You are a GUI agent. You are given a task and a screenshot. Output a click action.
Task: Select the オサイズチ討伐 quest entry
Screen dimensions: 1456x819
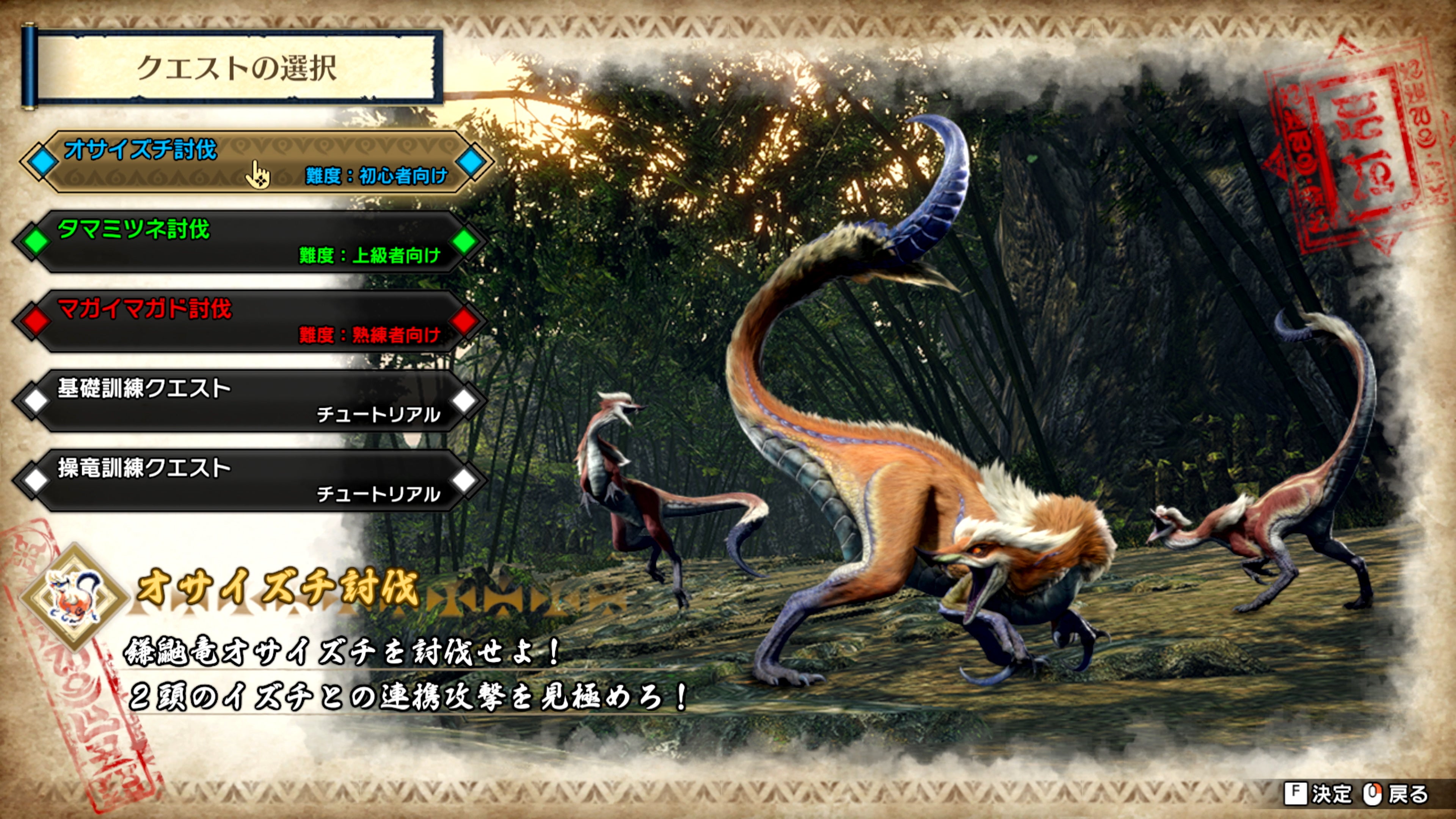click(x=237, y=164)
